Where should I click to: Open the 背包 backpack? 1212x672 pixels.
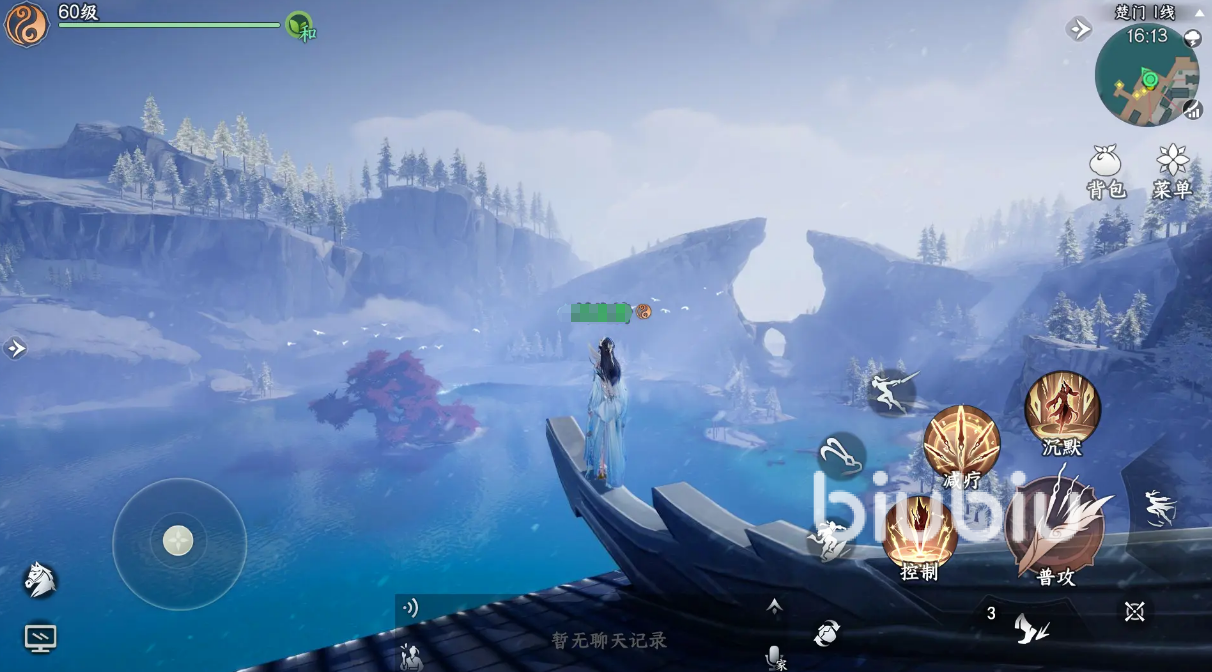pyautogui.click(x=1106, y=170)
